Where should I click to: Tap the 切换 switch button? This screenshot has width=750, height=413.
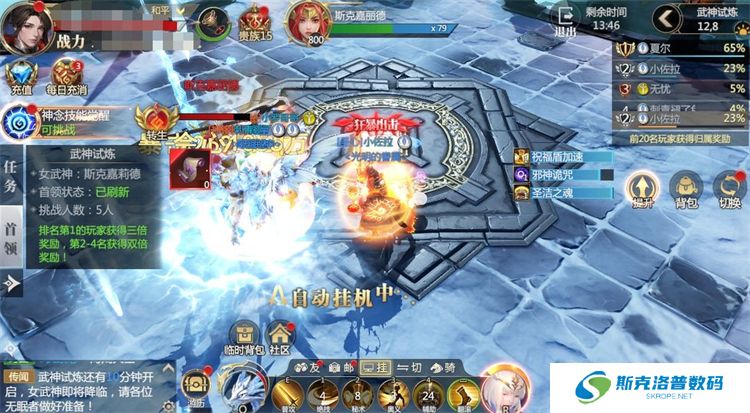729,189
